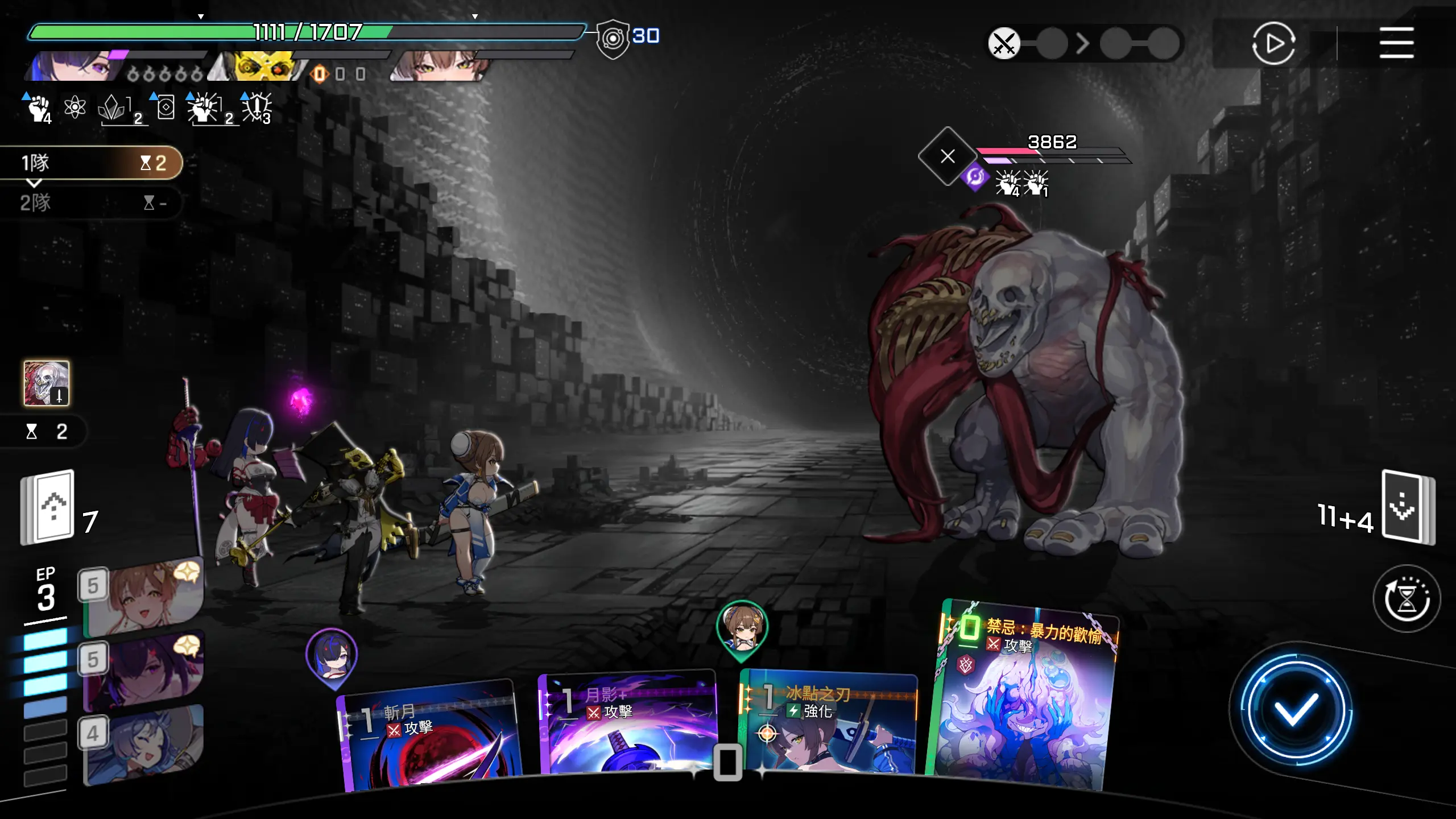Select the blue-haired ego skill portrait
Image resolution: width=1456 pixels, height=819 pixels.
(144, 745)
